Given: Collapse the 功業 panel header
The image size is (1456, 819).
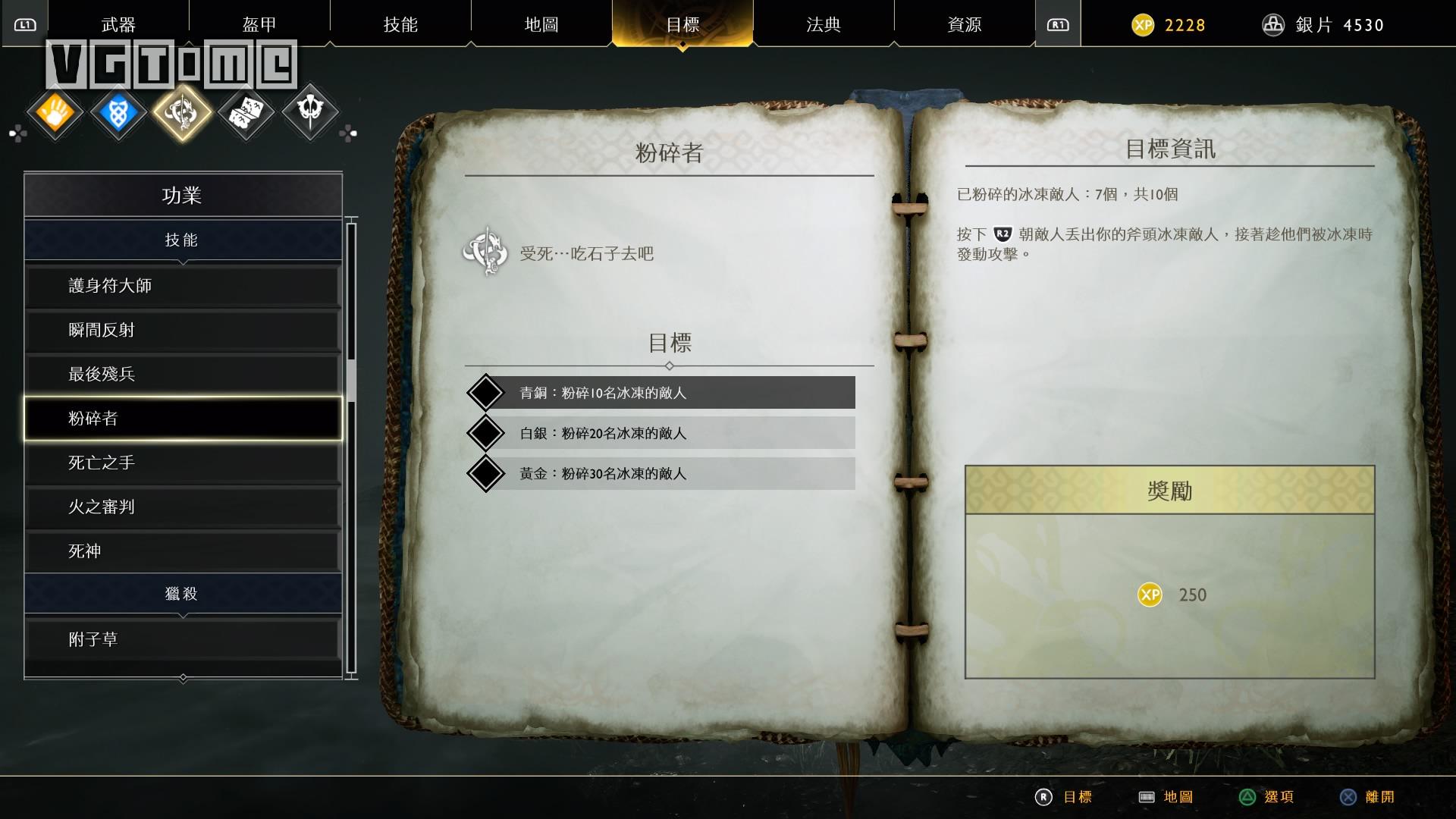Looking at the screenshot, I should coord(182,194).
